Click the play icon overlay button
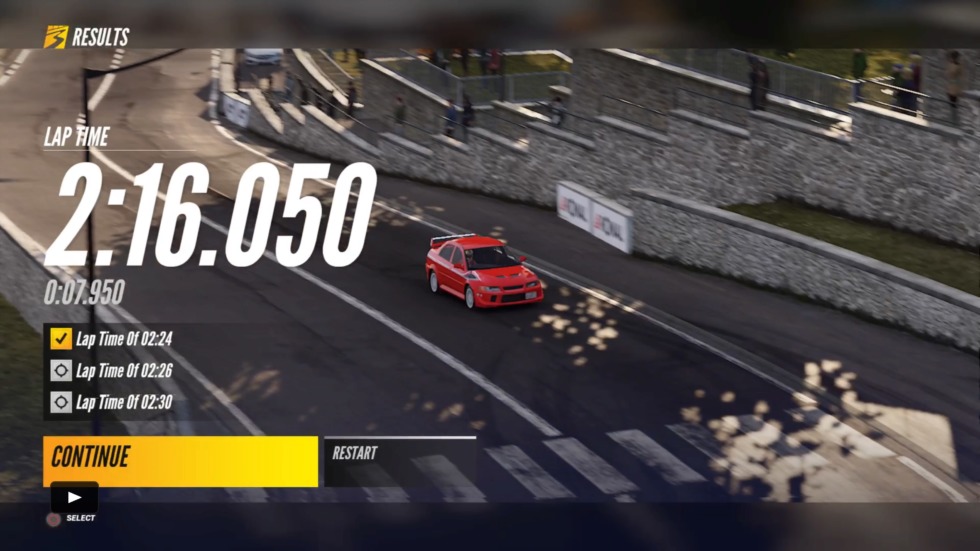 pyautogui.click(x=75, y=497)
